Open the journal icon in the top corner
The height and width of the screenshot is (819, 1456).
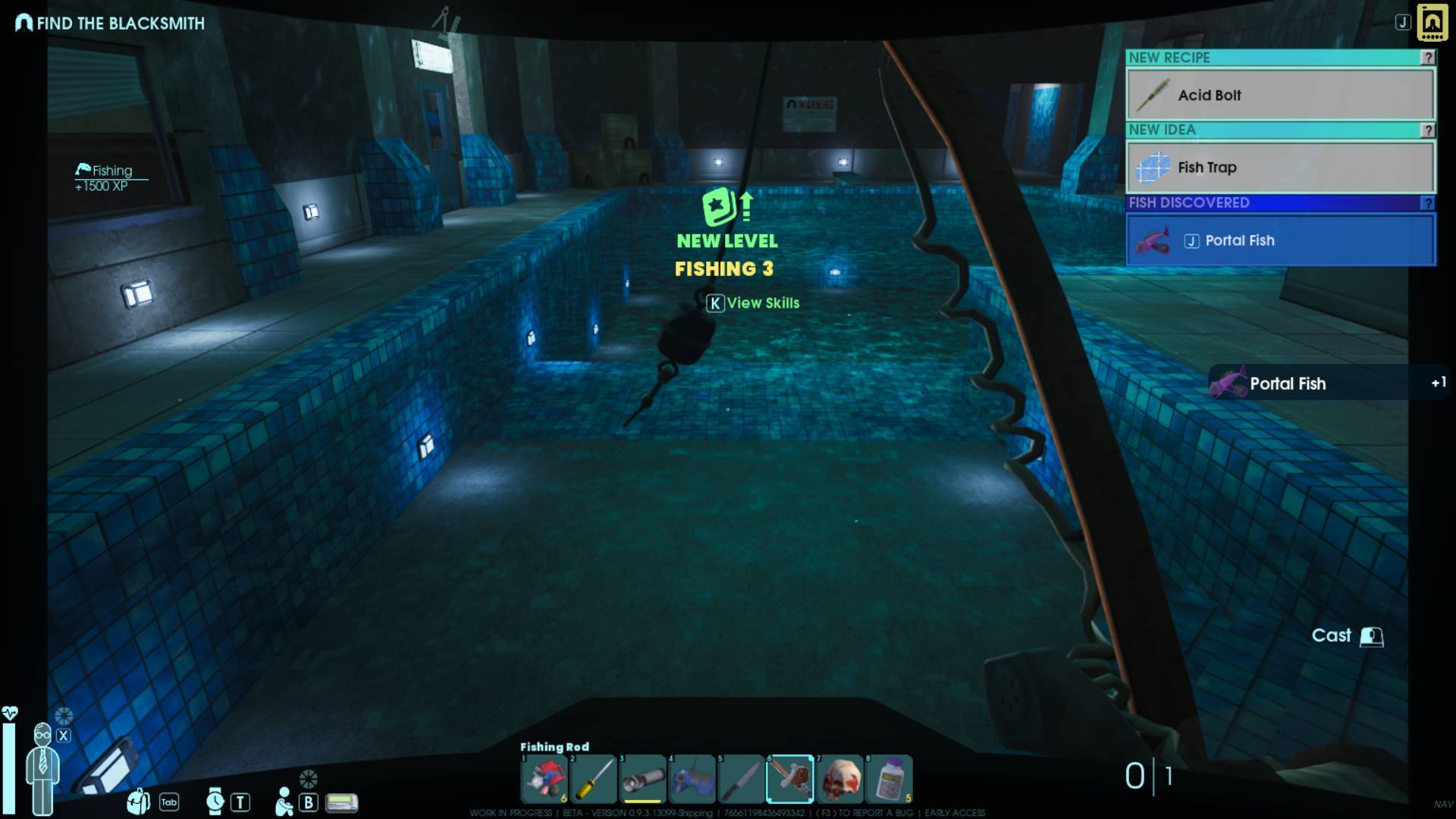click(1432, 23)
